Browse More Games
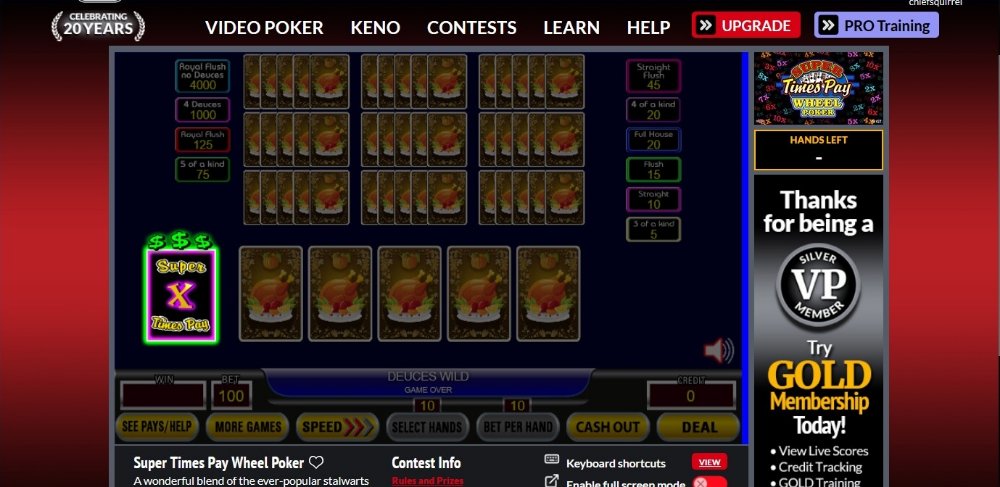The height and width of the screenshot is (487, 1000). 247,427
